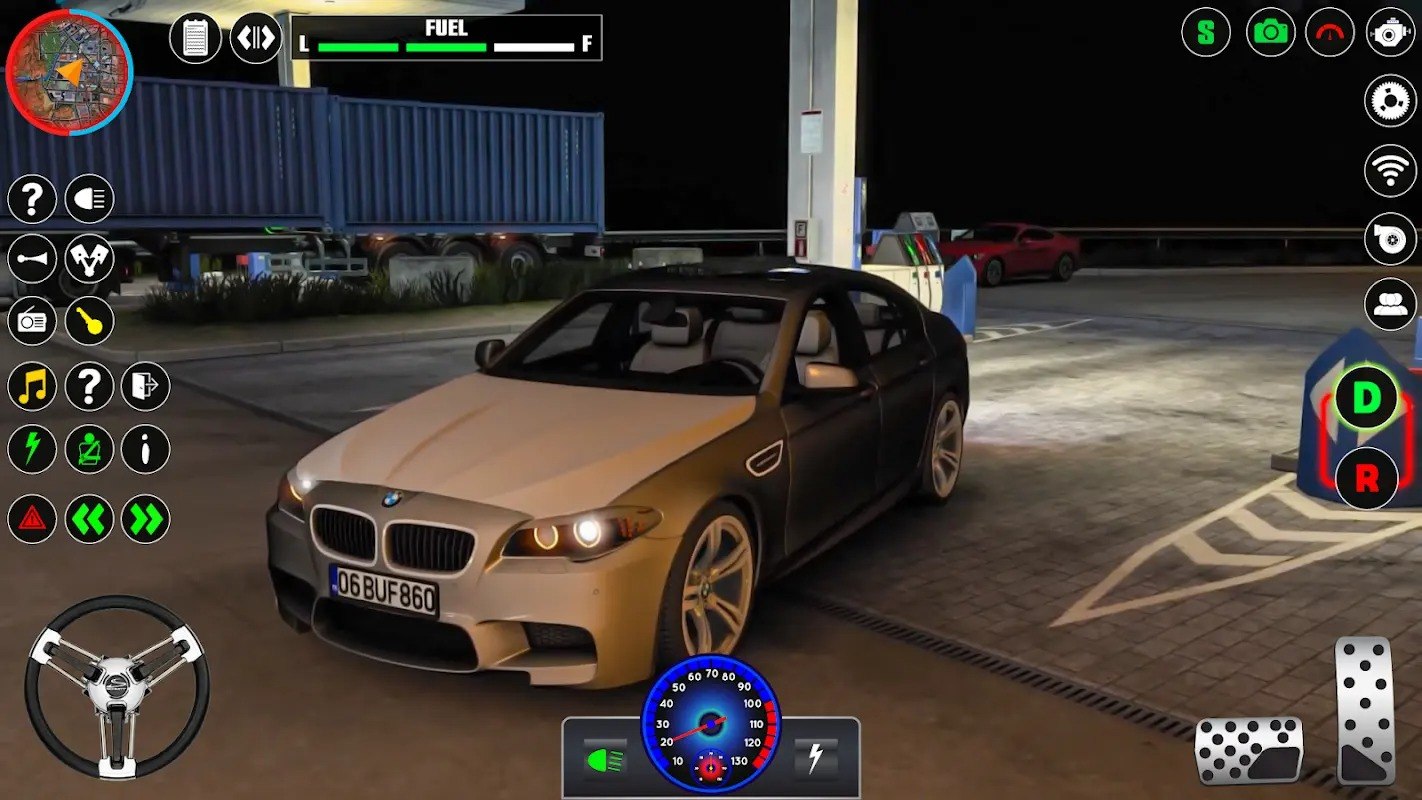
Task: Switch on the left turn signal
Action: [x=90, y=519]
